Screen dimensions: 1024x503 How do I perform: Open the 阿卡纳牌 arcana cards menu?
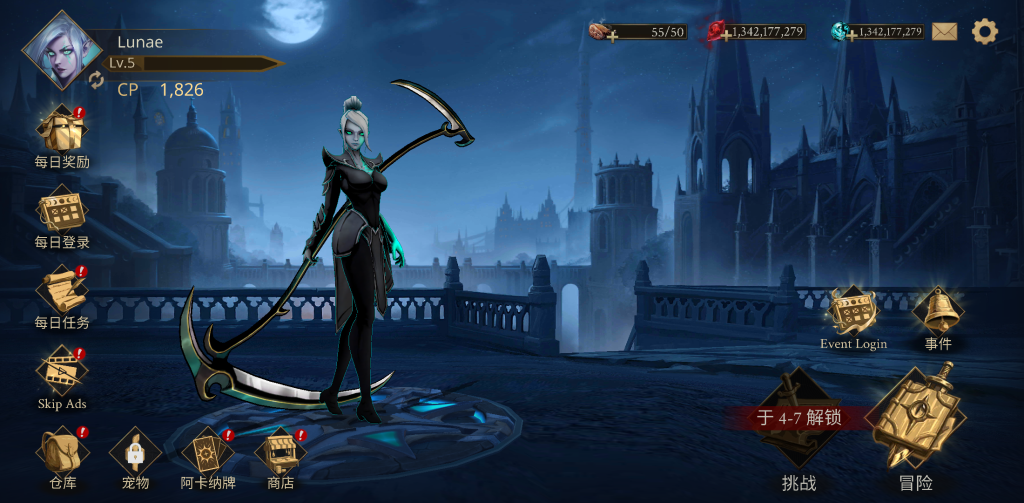coord(208,452)
